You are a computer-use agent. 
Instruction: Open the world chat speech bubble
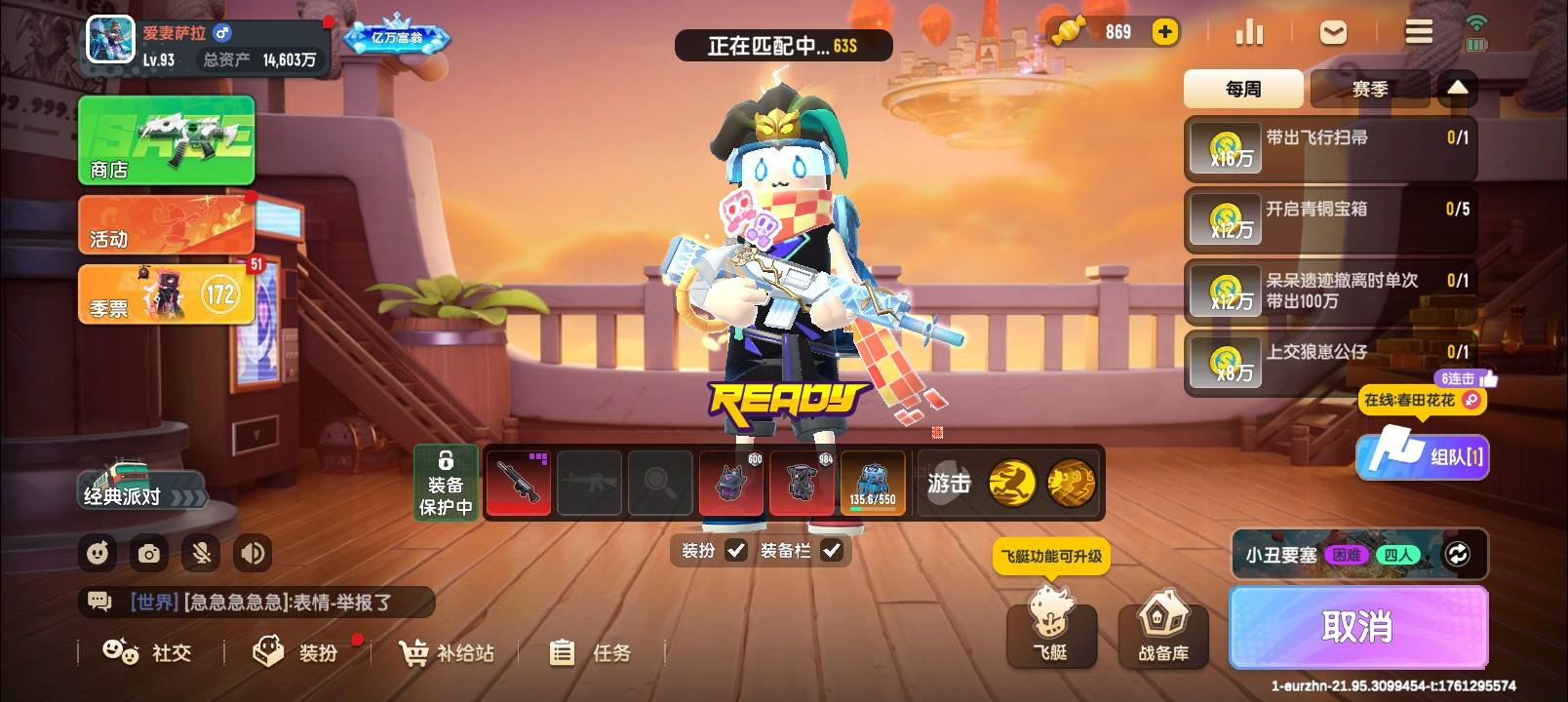click(x=98, y=602)
